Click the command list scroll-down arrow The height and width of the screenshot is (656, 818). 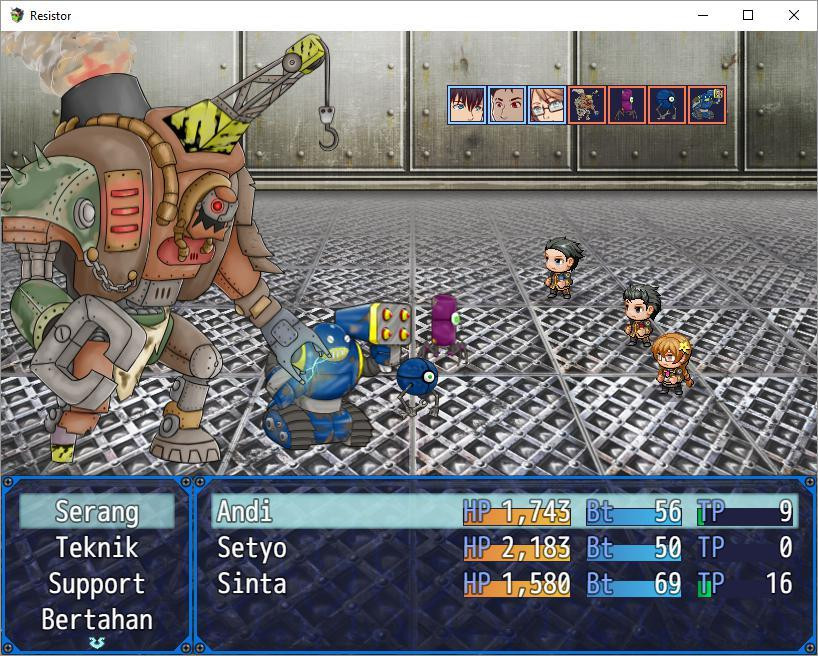point(96,641)
